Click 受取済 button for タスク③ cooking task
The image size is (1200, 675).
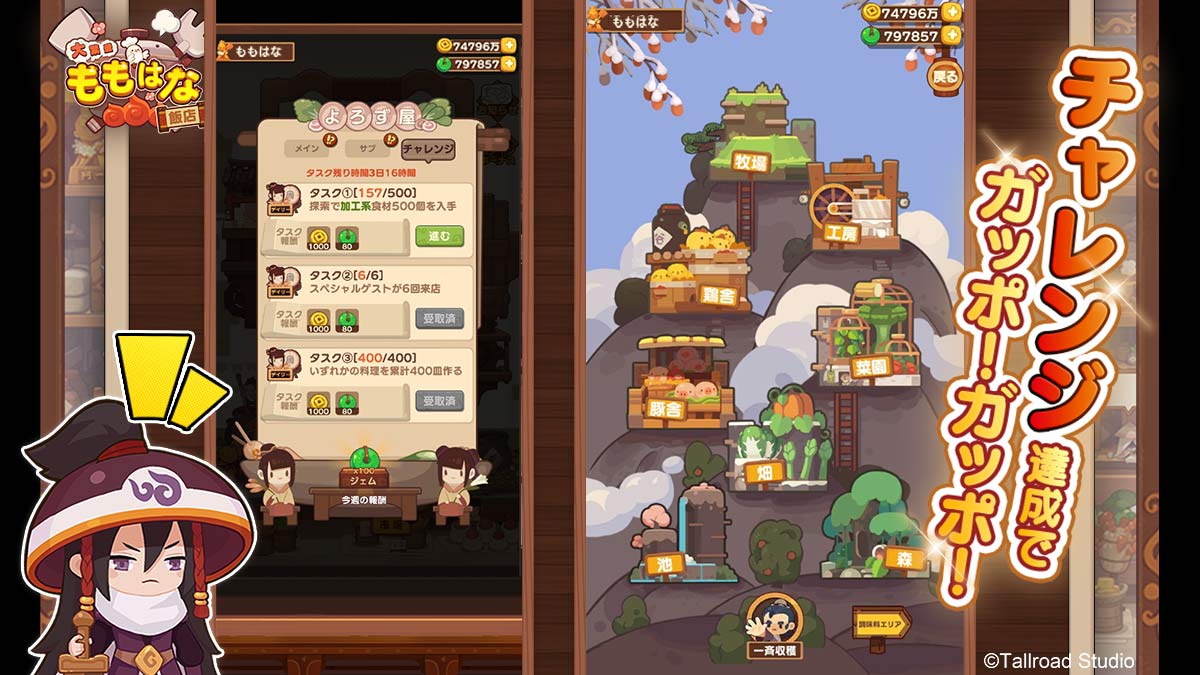click(439, 401)
